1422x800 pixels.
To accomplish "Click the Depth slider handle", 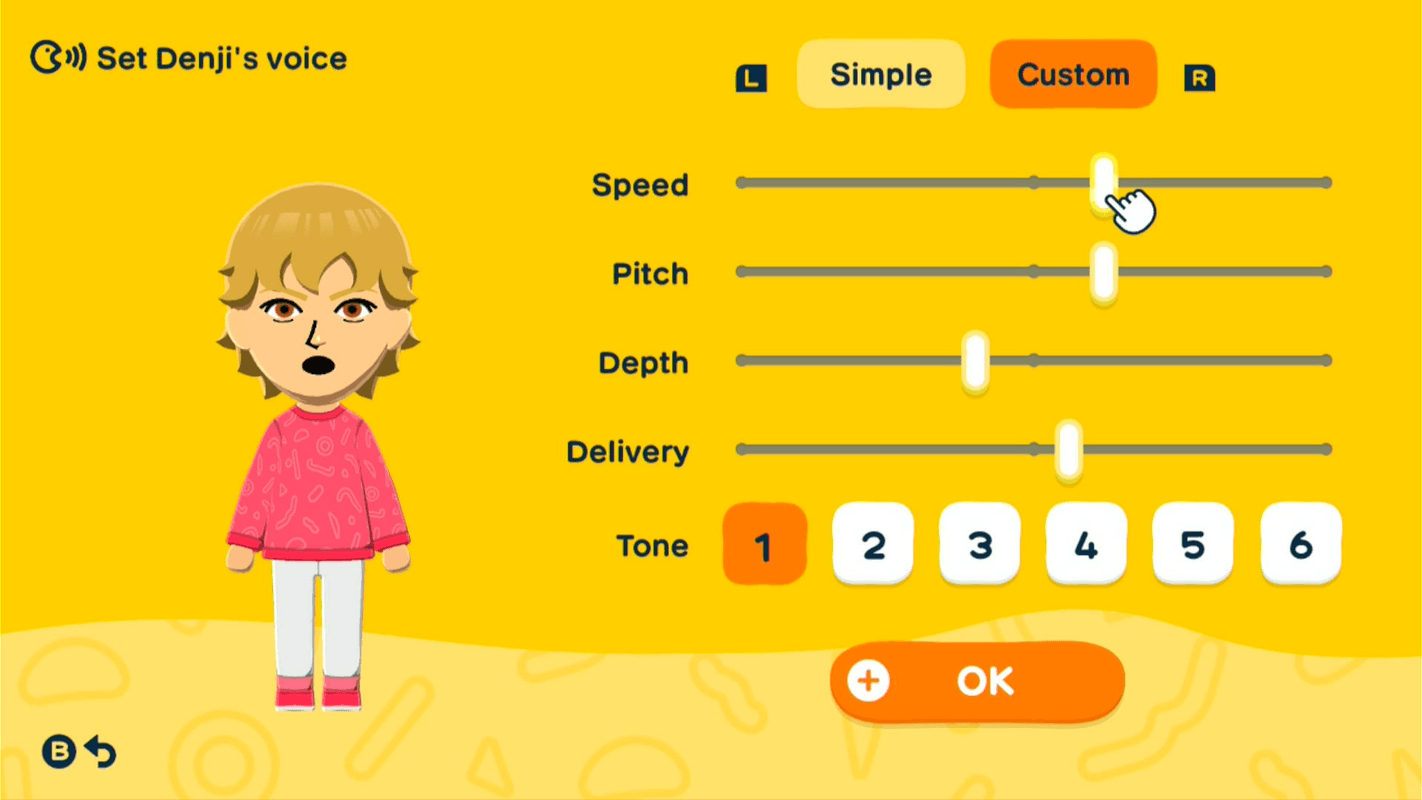I will coord(973,362).
